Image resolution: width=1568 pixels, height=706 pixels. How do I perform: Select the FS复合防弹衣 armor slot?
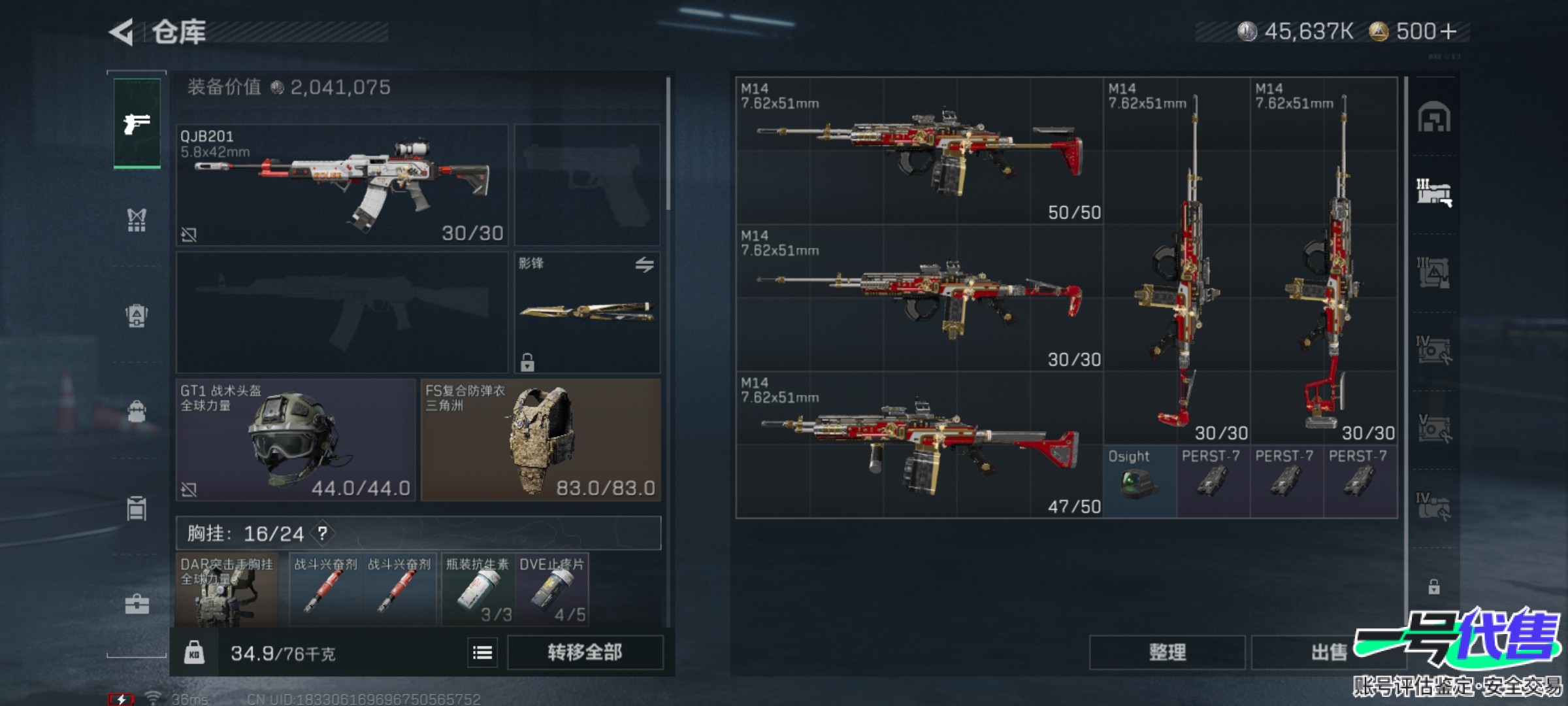pos(540,440)
